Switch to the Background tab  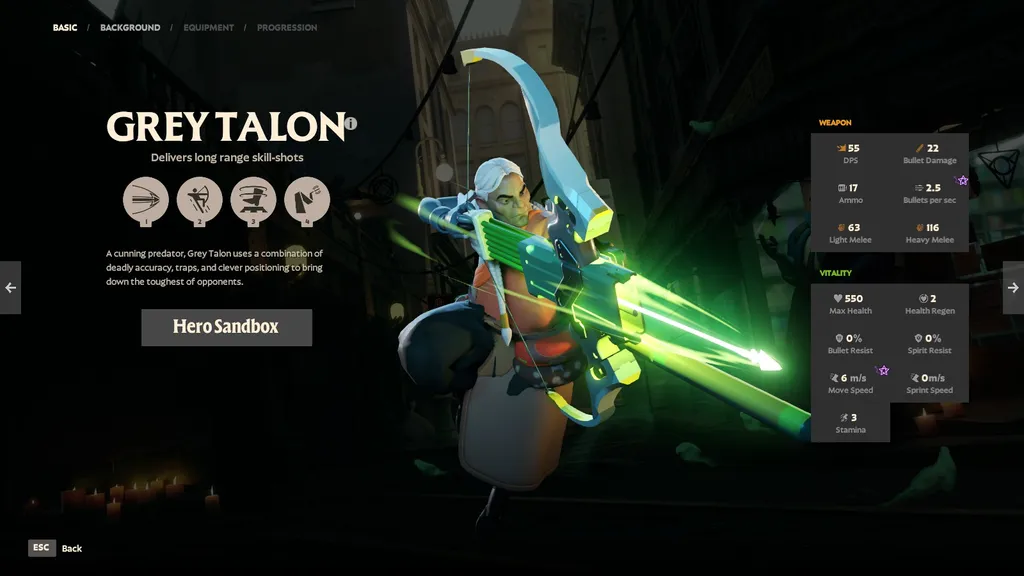130,28
